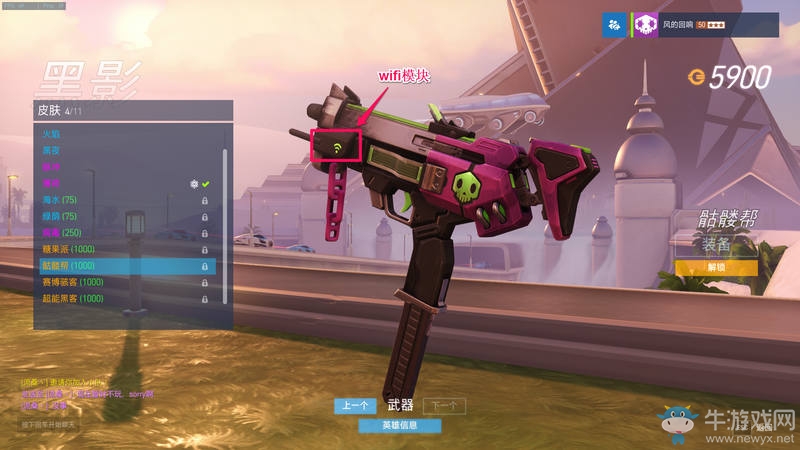Screen dimensions: 800x450
Task: Click the skin list scrollbar
Action: pyautogui.click(x=226, y=200)
